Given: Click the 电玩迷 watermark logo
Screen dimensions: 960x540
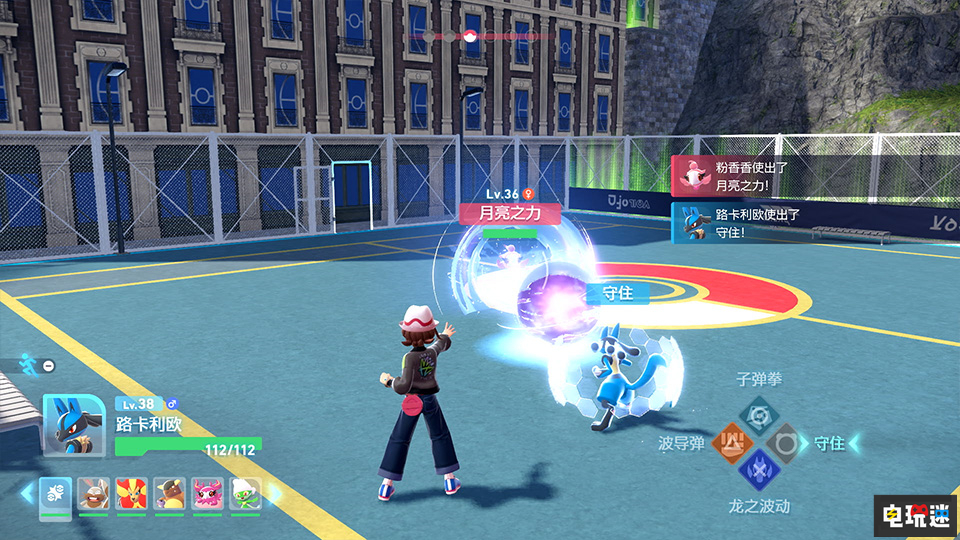Looking at the screenshot, I should (x=914, y=516).
